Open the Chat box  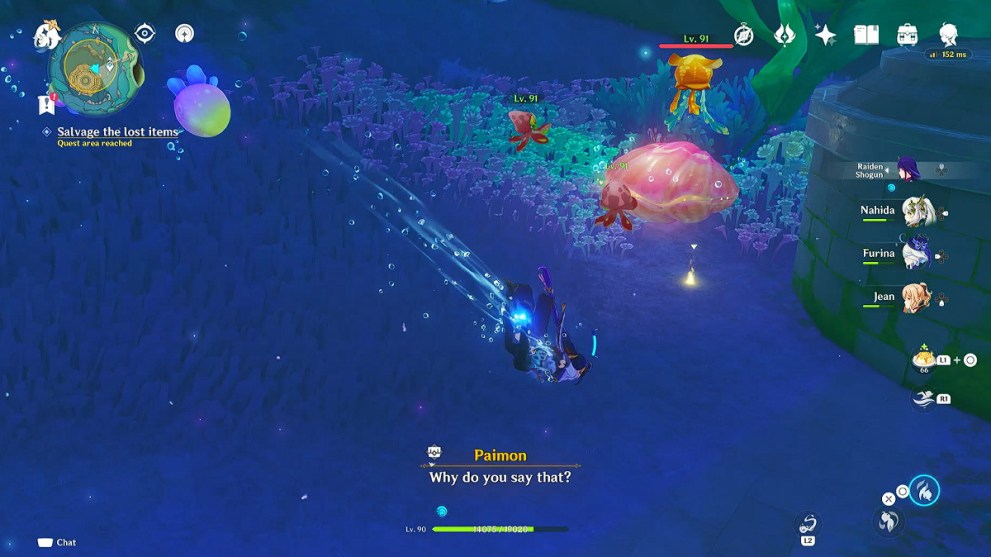(57, 542)
